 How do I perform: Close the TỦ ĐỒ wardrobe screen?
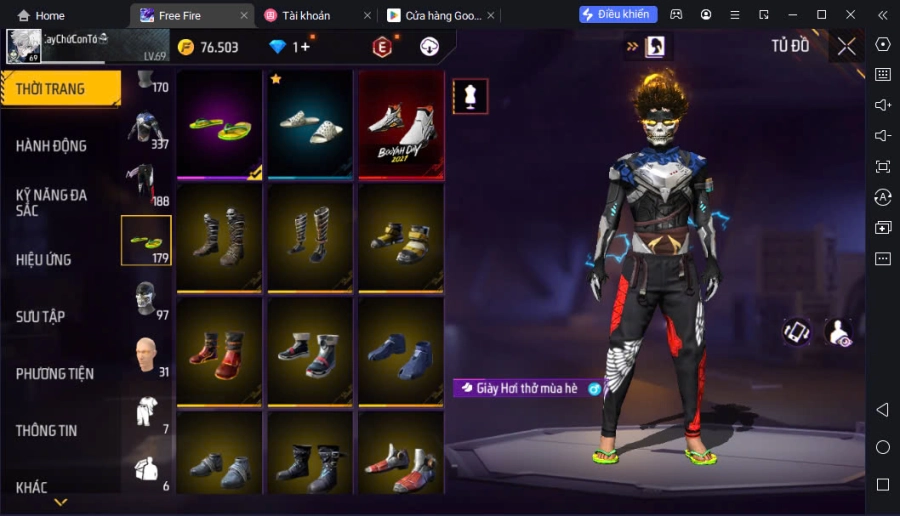coord(846,46)
